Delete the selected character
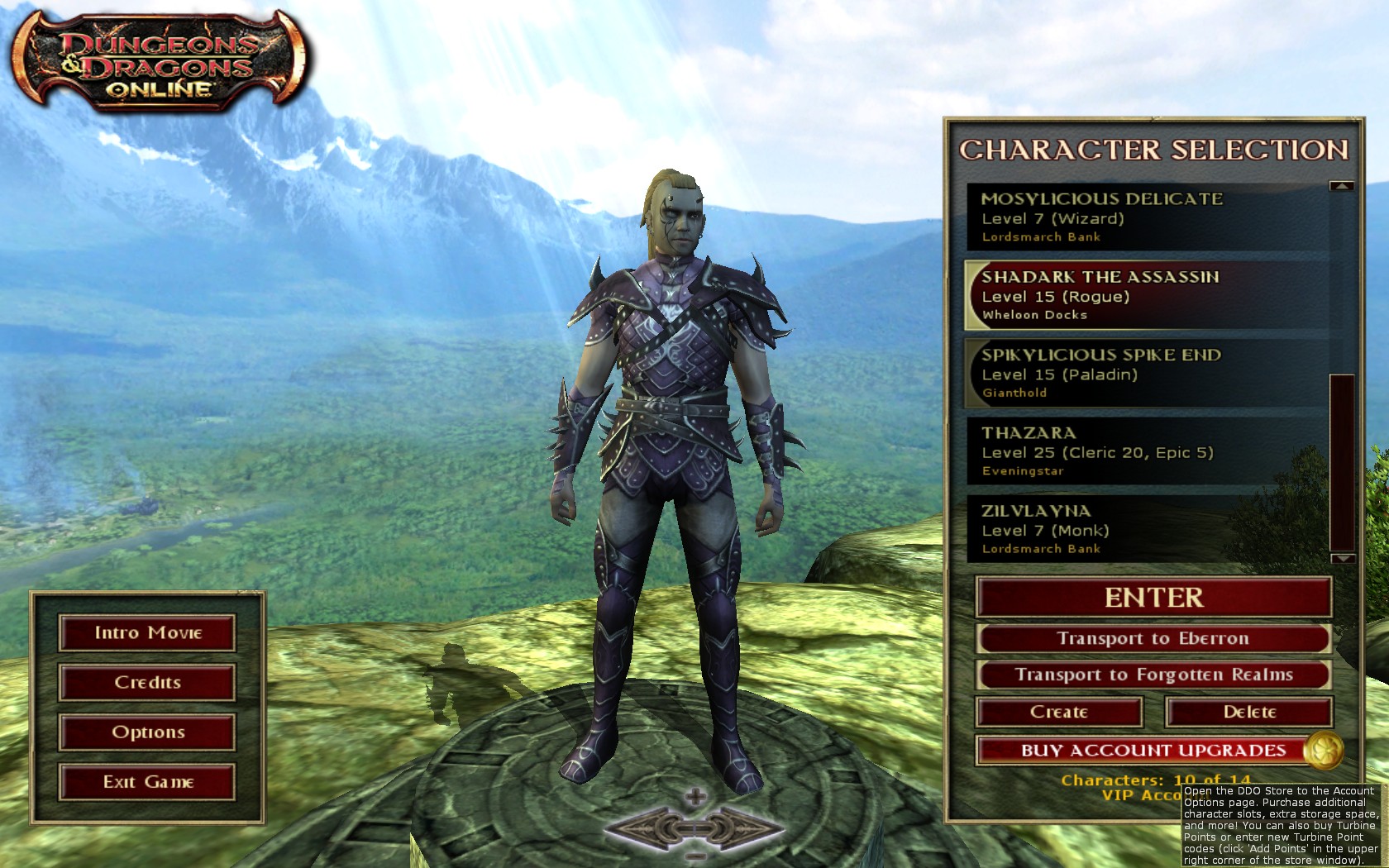The image size is (1389, 868). tap(1248, 712)
